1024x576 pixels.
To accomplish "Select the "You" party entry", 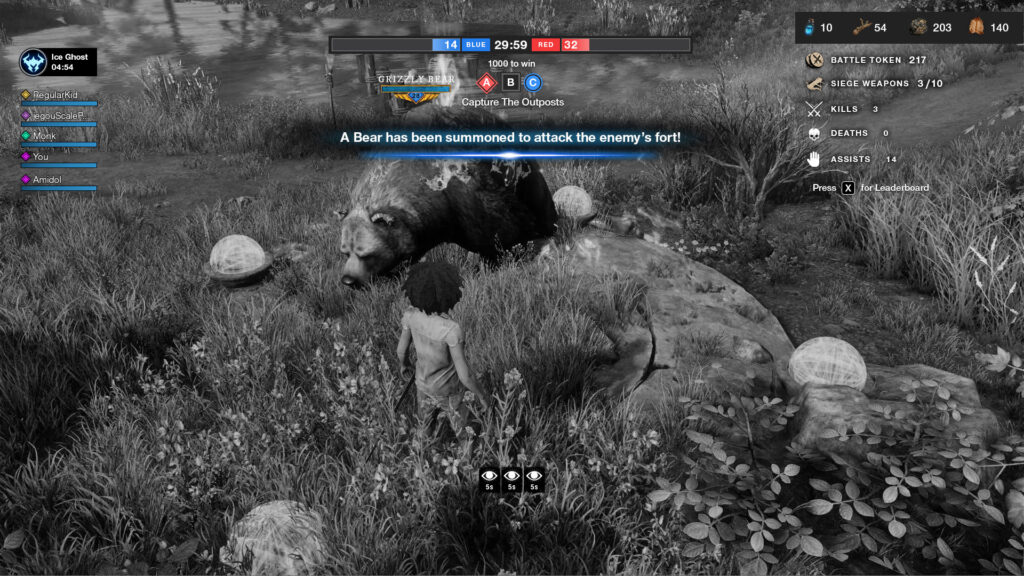I will (41, 157).
